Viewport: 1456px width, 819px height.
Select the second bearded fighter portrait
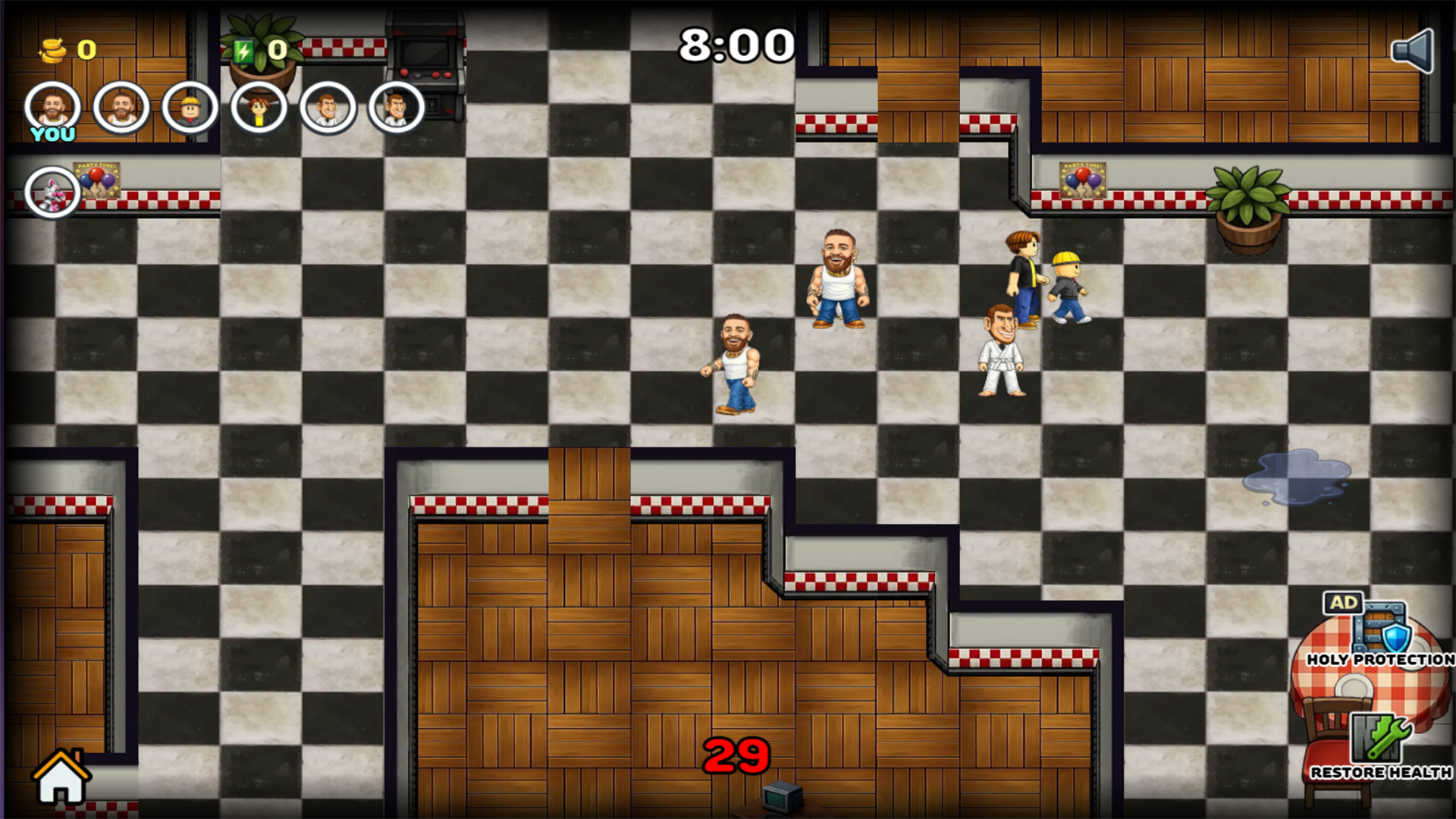(x=120, y=108)
